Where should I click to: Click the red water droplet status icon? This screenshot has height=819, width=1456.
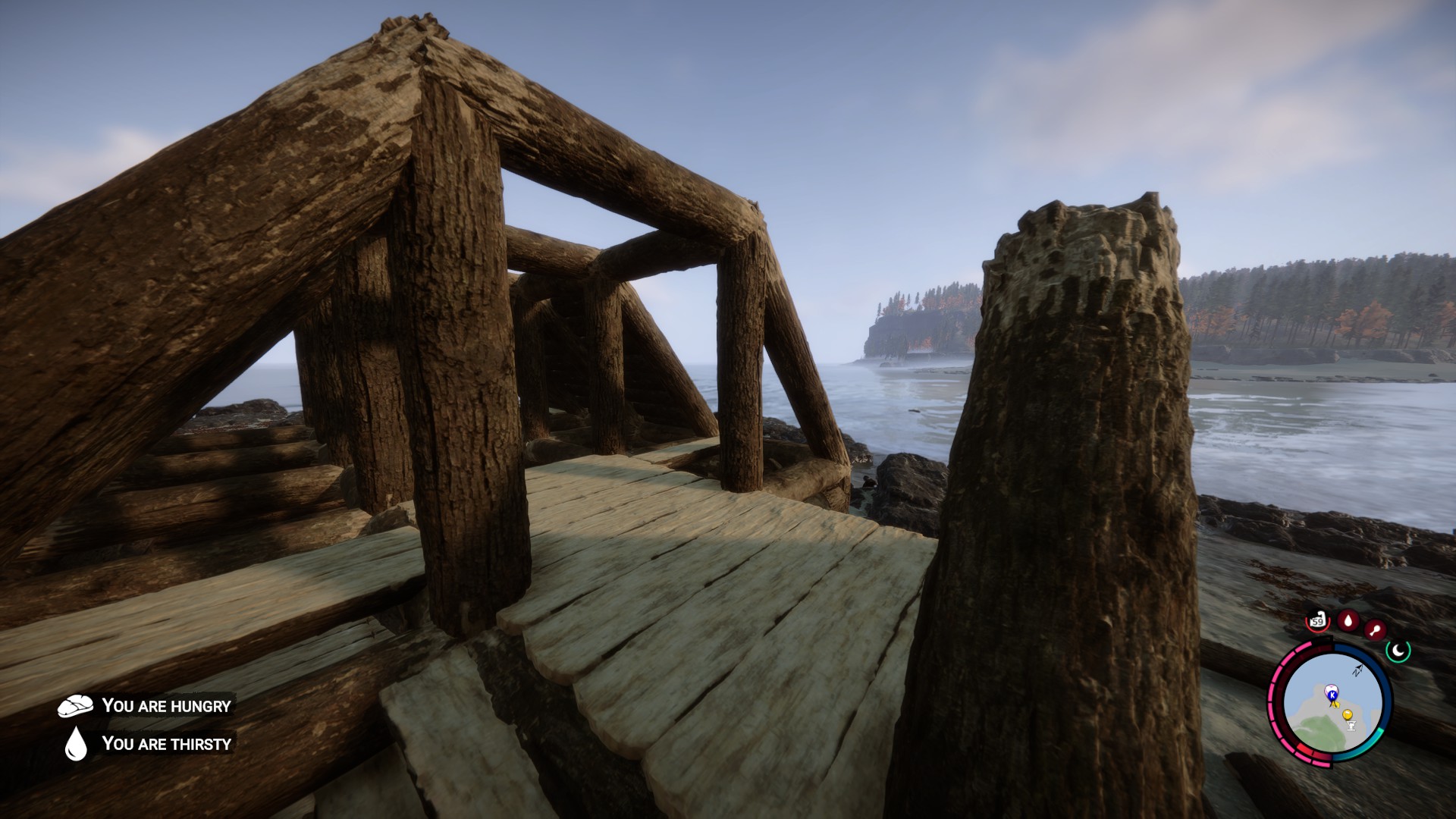[x=1348, y=619]
